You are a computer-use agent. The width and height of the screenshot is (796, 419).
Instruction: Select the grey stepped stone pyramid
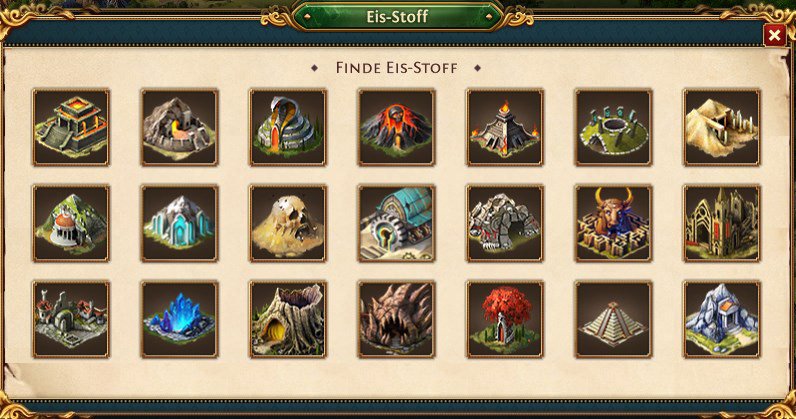pyautogui.click(x=613, y=319)
